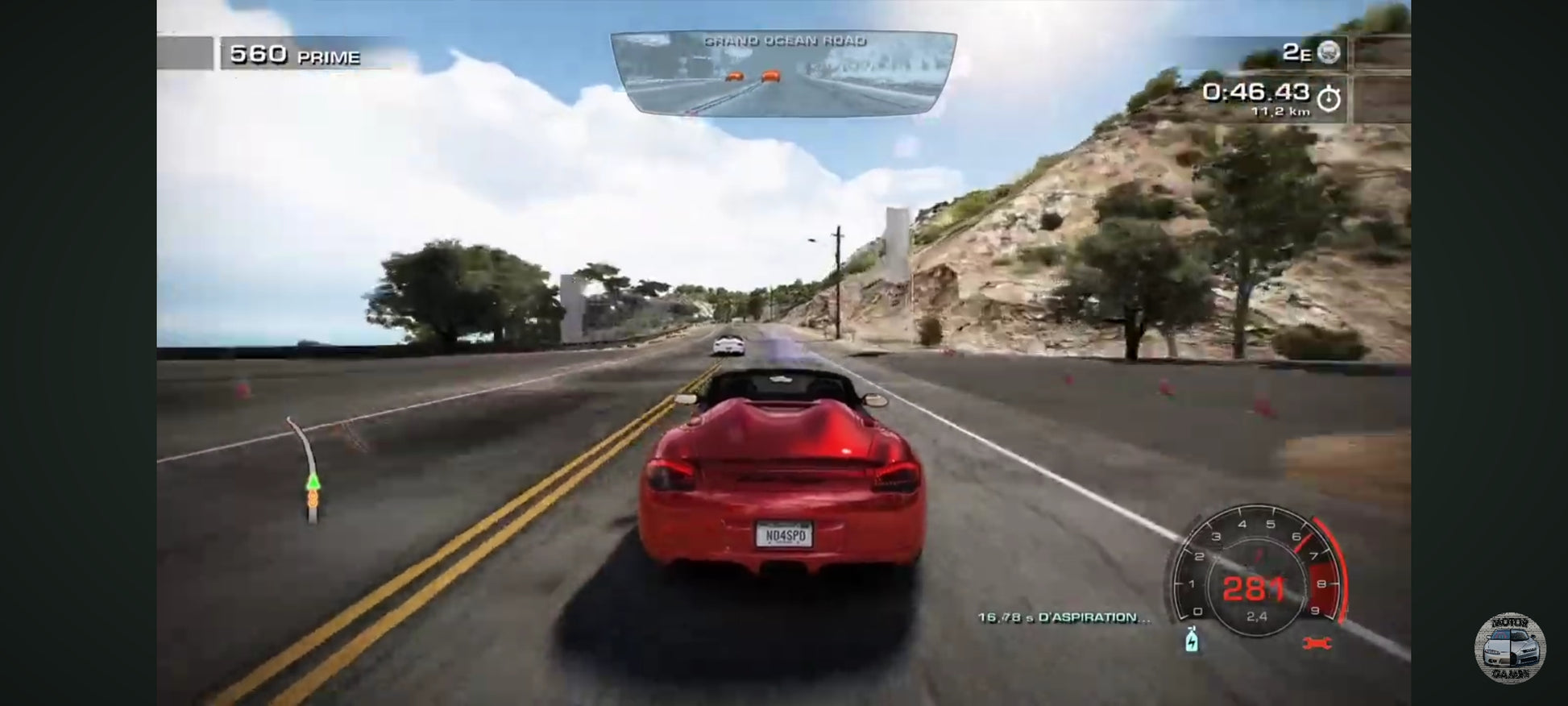Click the rear-view mirror display
Image resolution: width=1568 pixels, height=706 pixels.
click(x=783, y=74)
